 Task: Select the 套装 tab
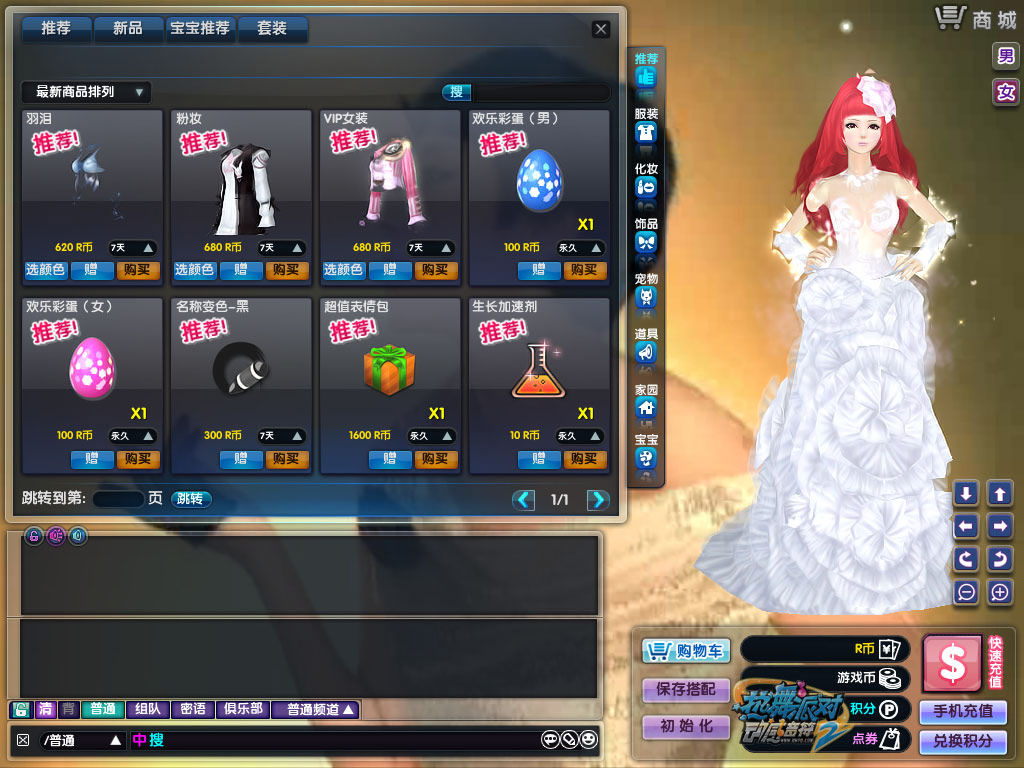[x=272, y=29]
